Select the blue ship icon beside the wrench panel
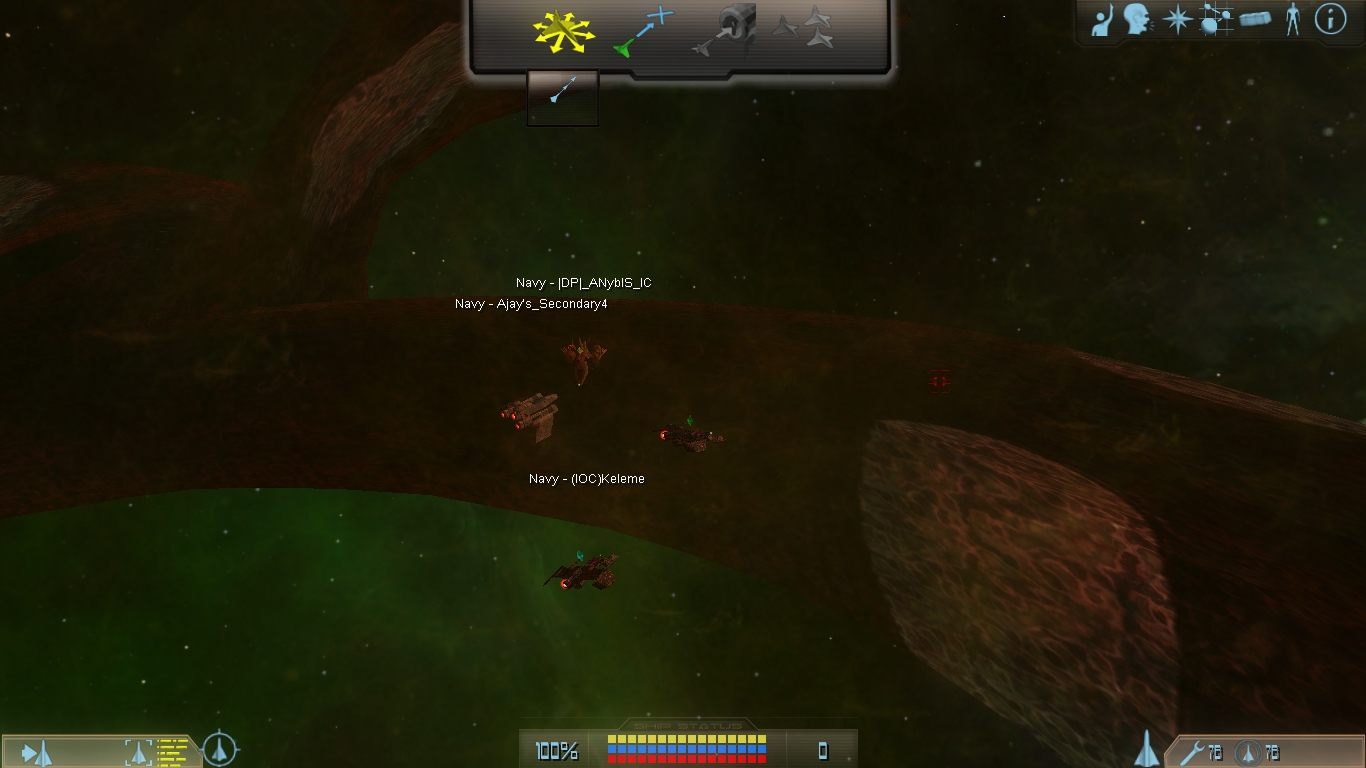 coord(1146,748)
